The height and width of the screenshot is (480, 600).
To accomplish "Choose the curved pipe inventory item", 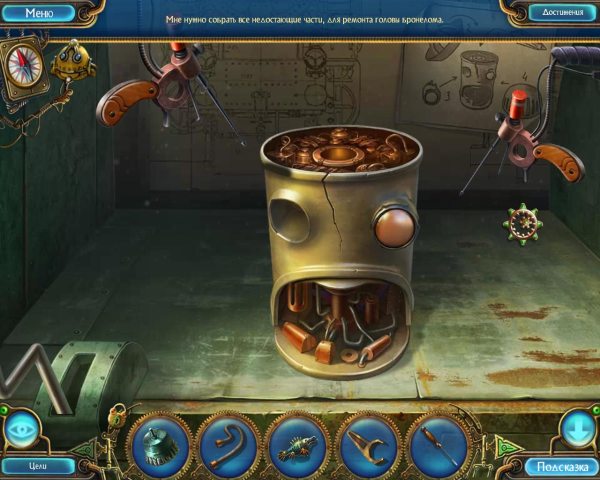I will pos(228,443).
